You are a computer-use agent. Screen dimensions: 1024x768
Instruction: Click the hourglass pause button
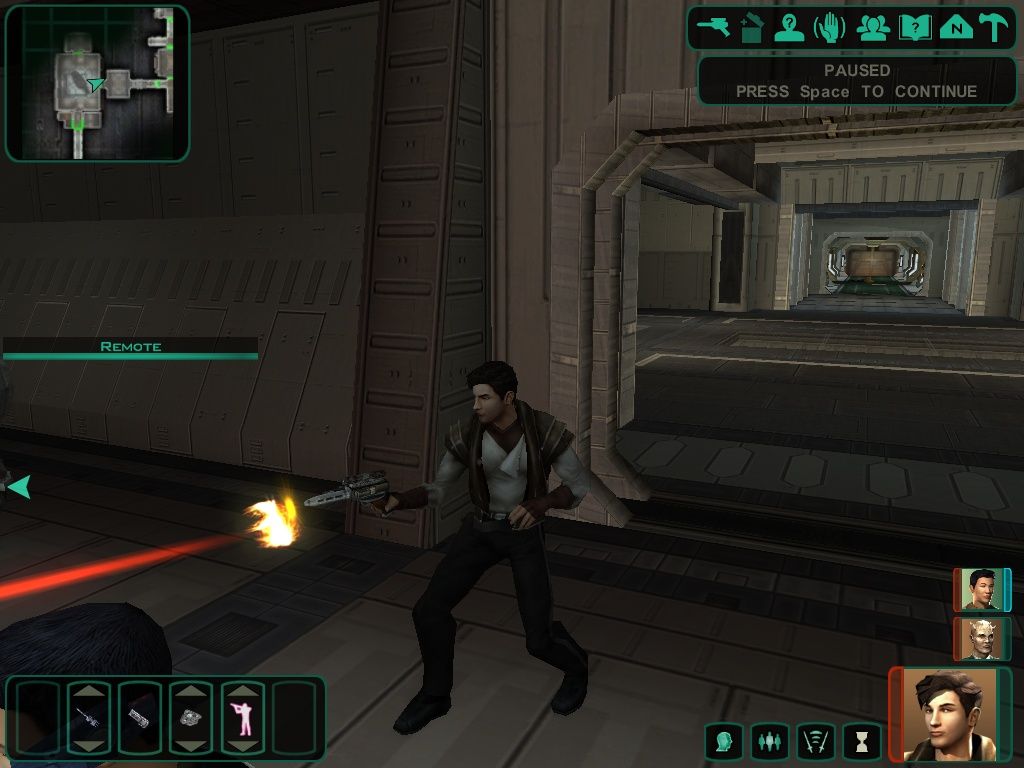click(861, 741)
